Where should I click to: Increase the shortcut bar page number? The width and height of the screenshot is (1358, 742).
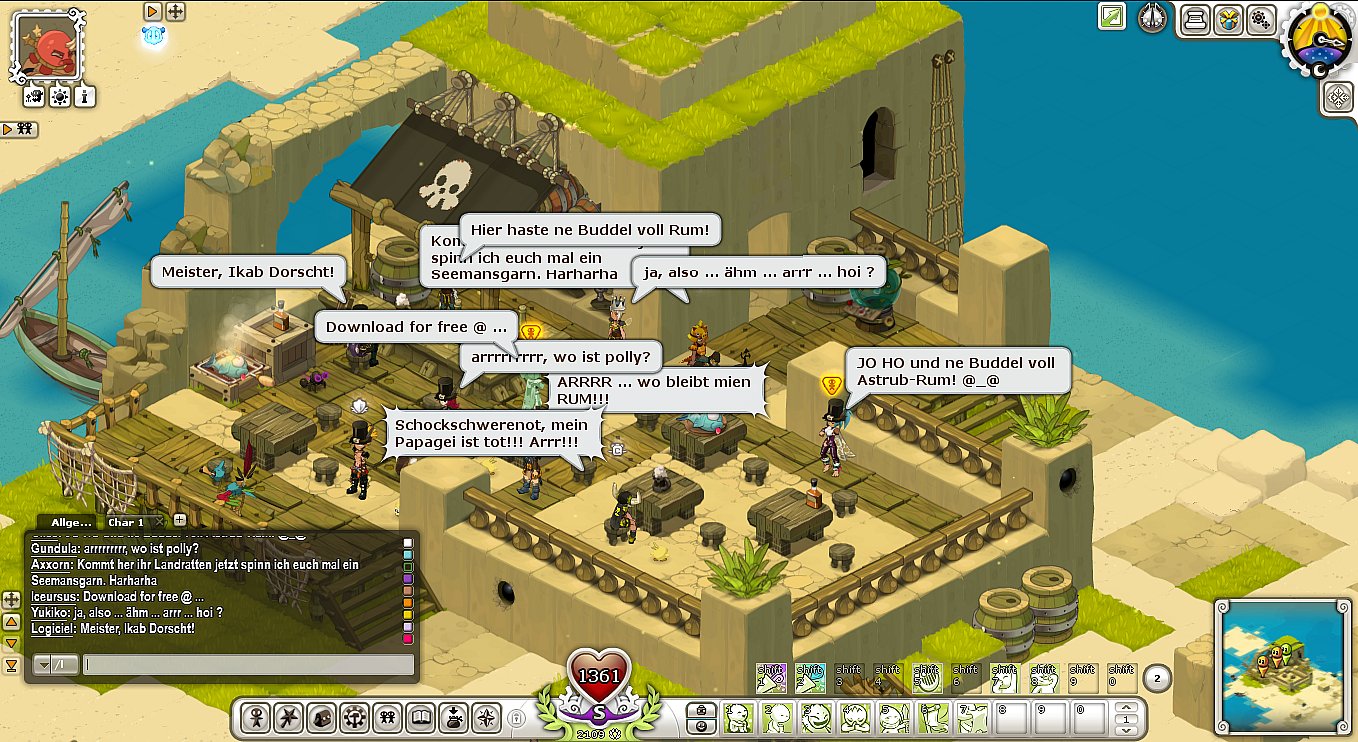[1128, 709]
